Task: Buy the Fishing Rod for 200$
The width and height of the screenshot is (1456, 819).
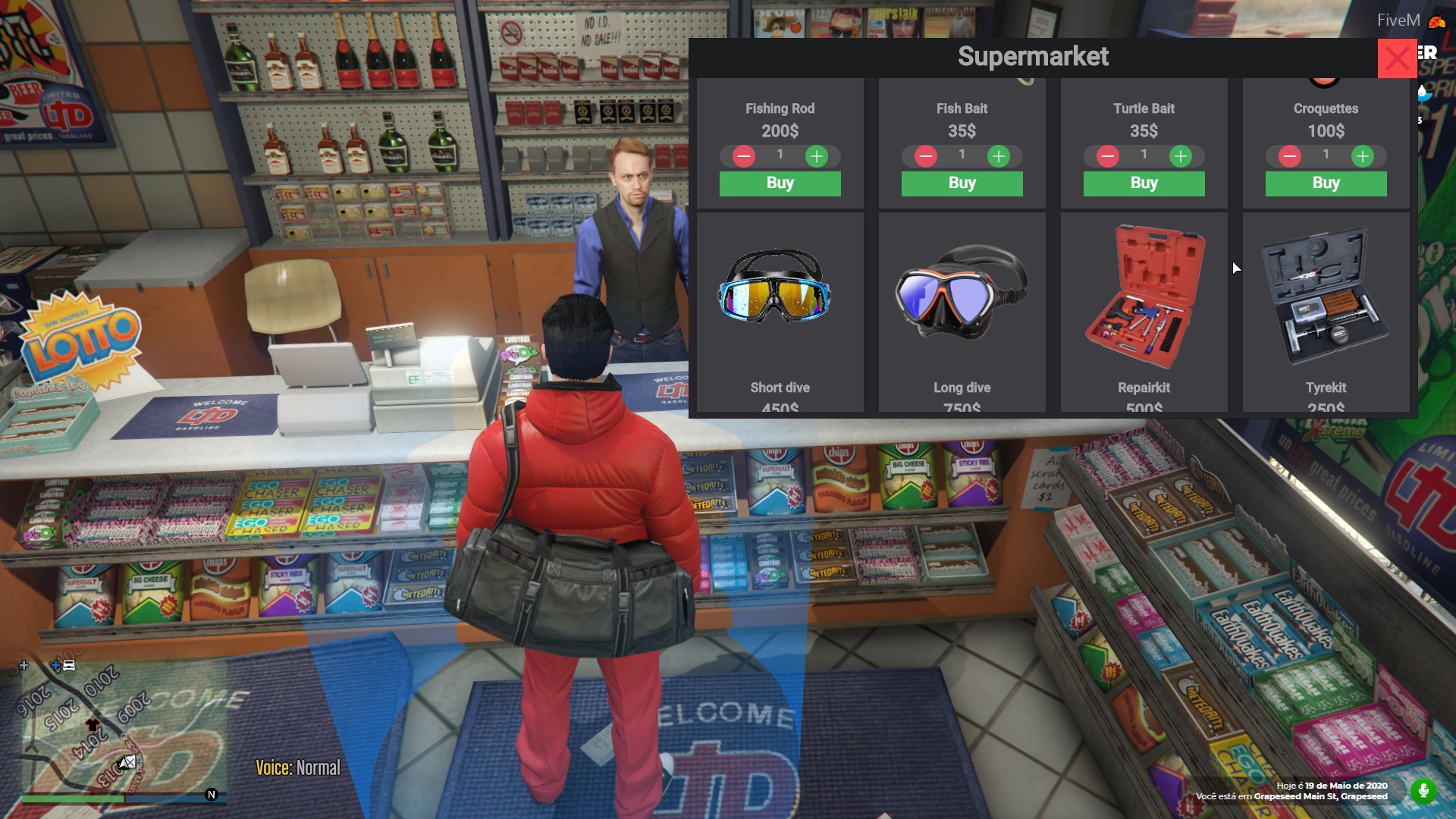Action: click(x=780, y=184)
